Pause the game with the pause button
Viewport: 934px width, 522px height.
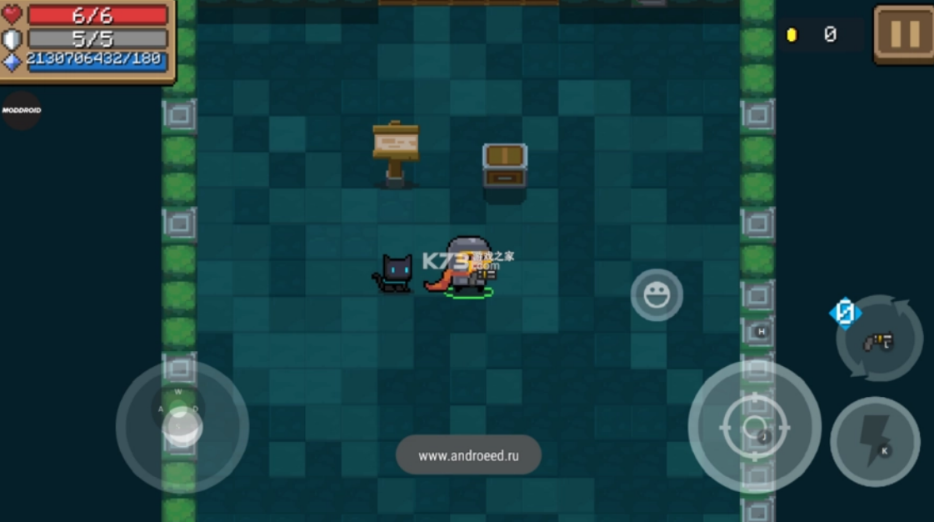(x=903, y=34)
